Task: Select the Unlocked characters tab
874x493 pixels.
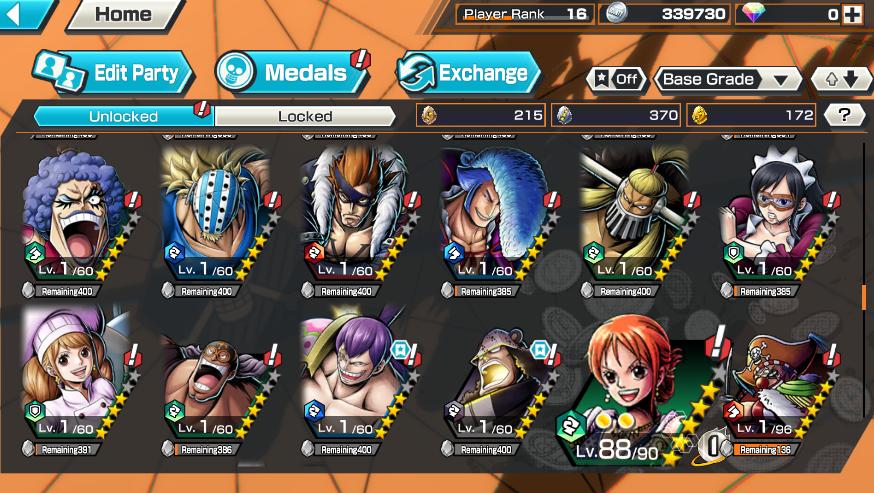Action: [x=123, y=116]
